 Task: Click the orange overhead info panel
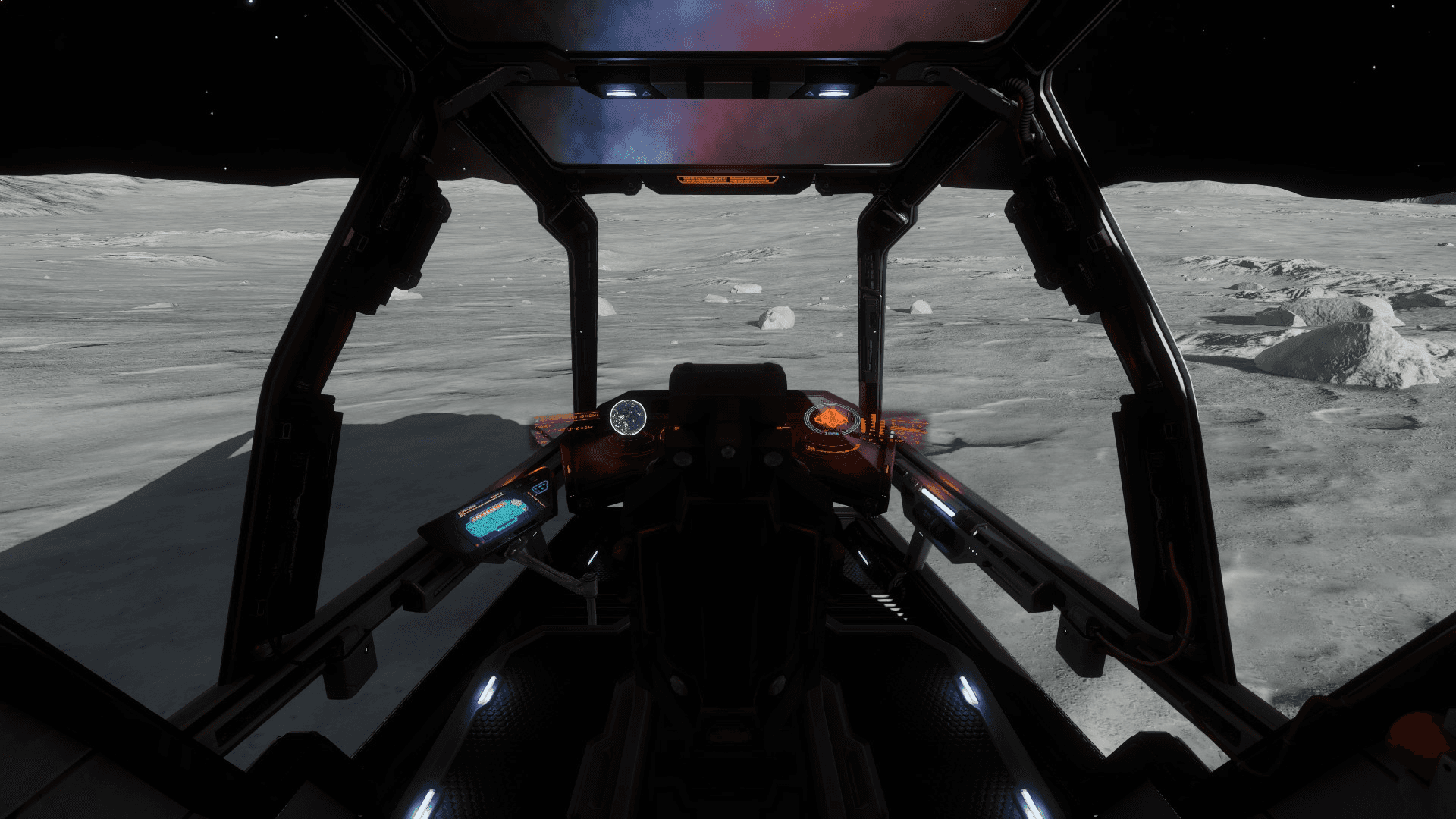pos(727,180)
